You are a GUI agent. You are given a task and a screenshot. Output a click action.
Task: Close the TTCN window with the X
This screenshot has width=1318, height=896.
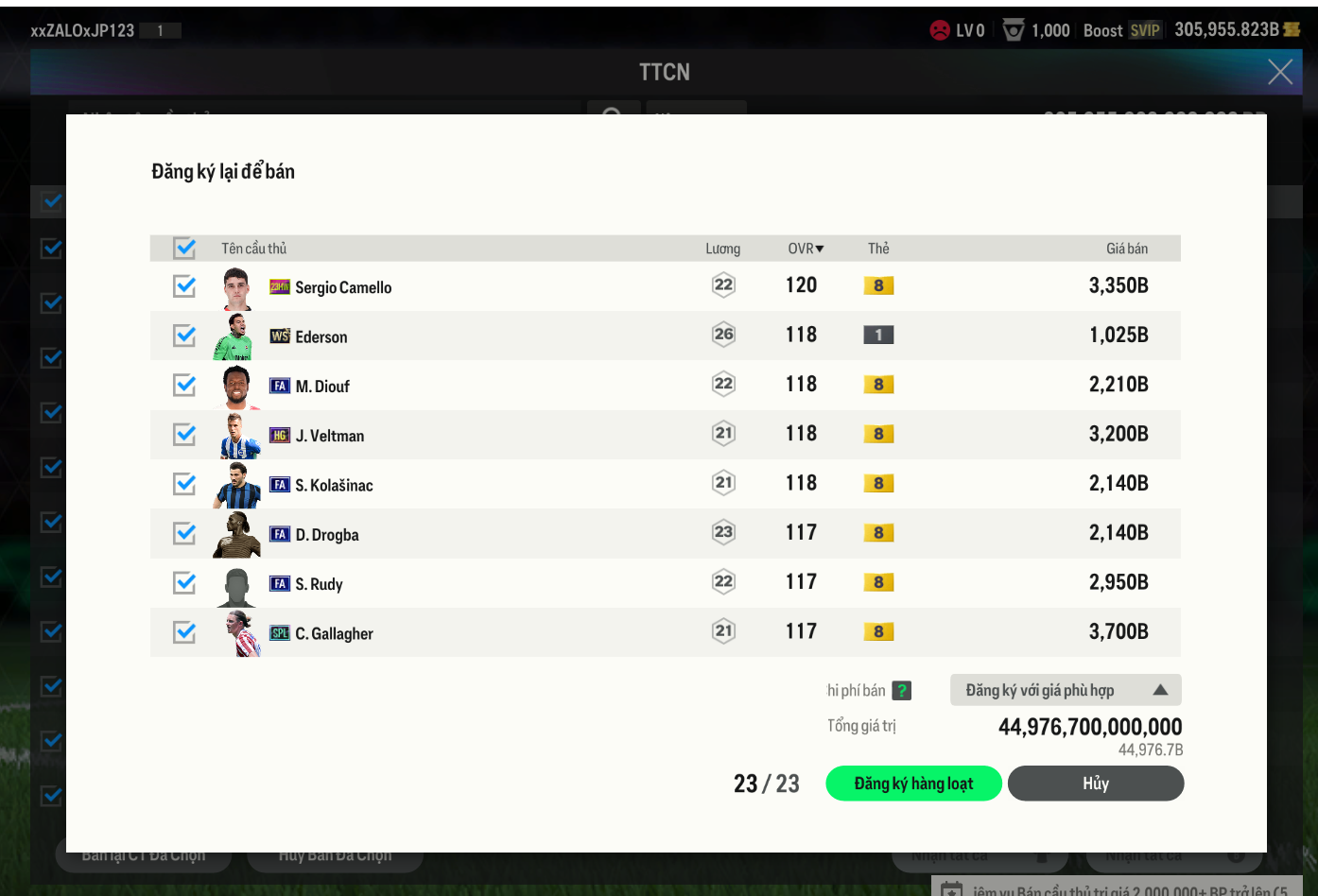(x=1280, y=72)
